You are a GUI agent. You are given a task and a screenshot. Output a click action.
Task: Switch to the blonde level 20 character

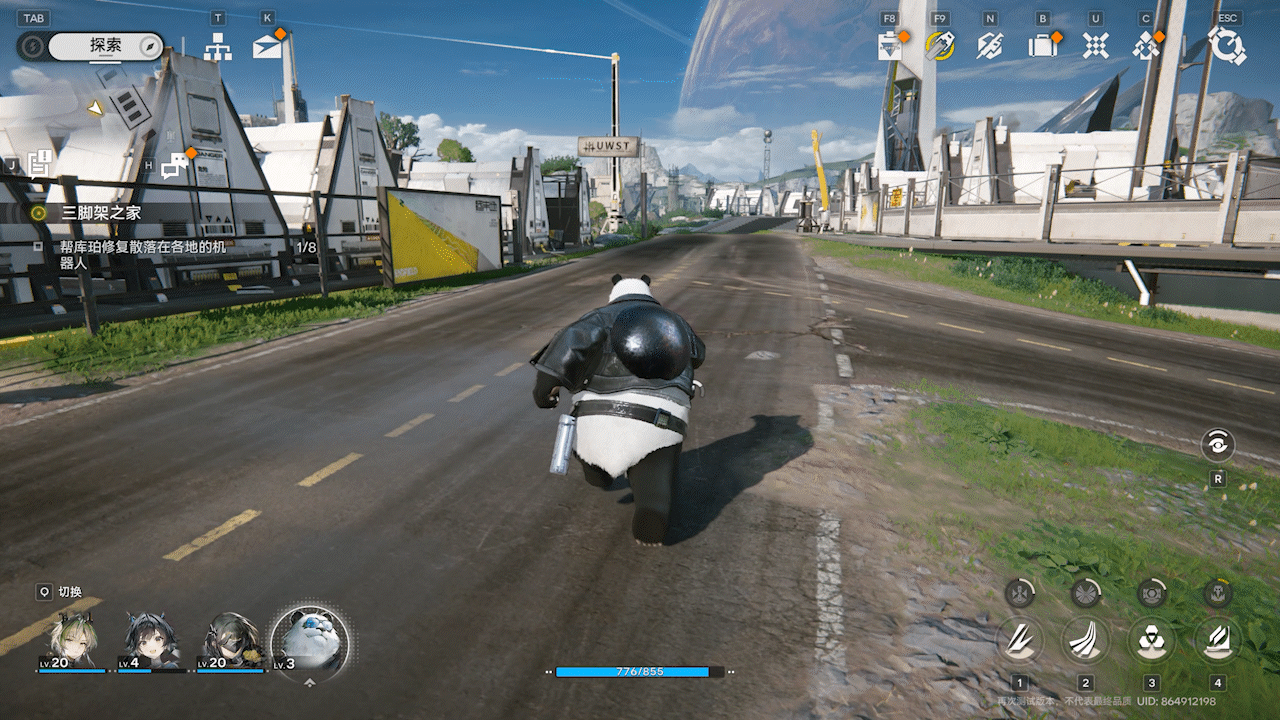(x=72, y=641)
